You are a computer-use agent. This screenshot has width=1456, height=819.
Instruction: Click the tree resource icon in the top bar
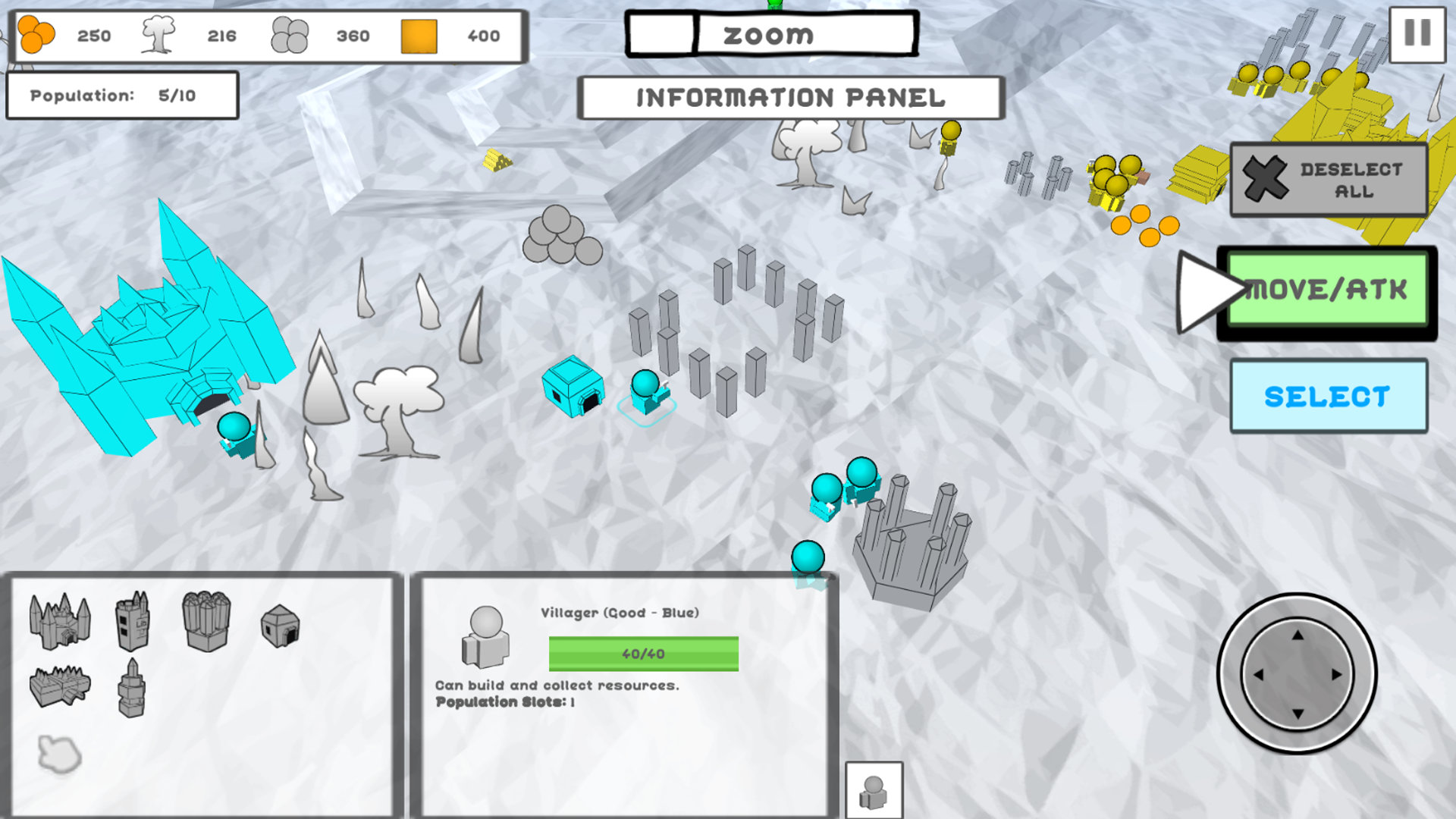pyautogui.click(x=159, y=34)
